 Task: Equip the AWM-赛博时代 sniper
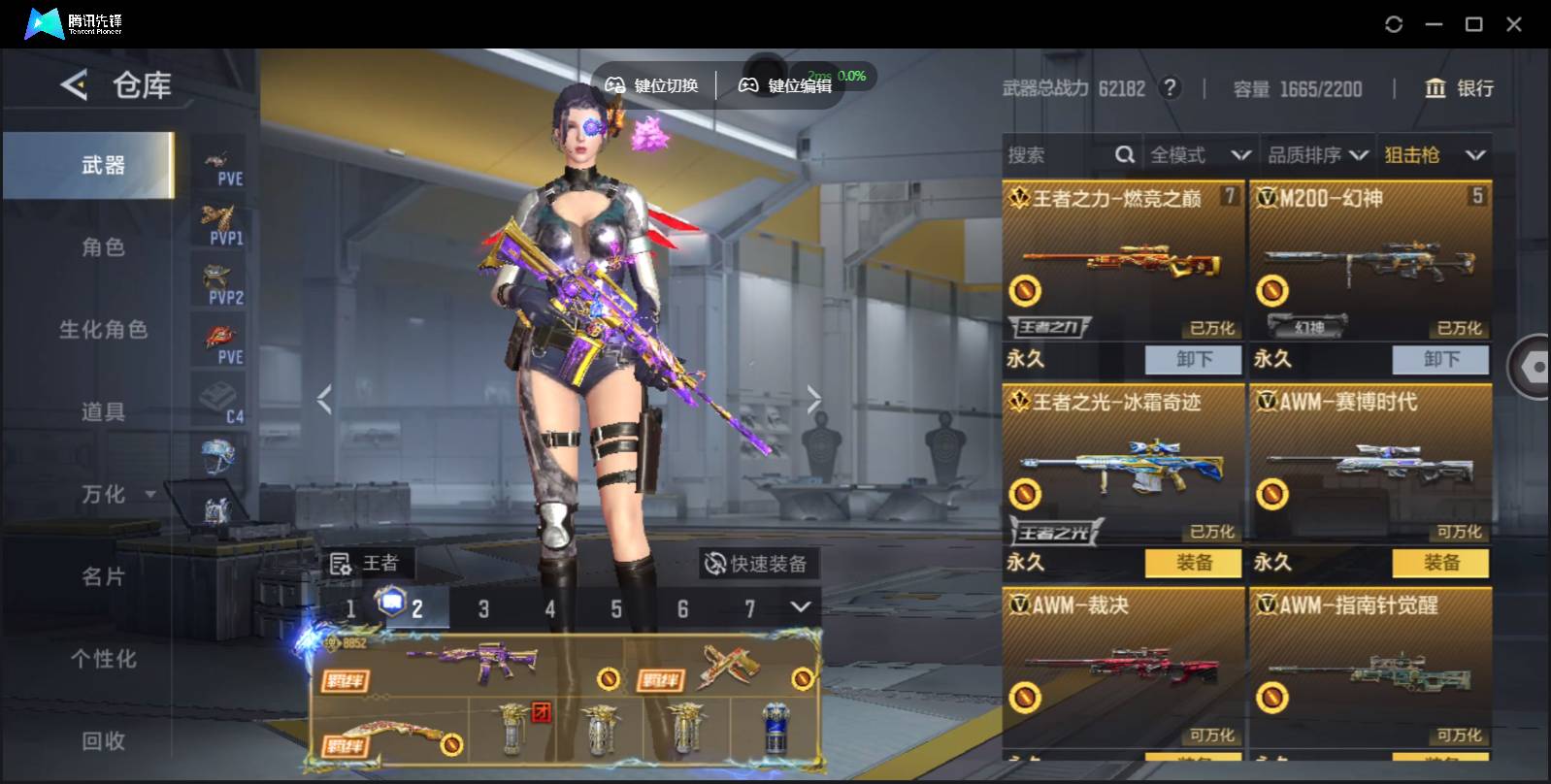[x=1440, y=563]
